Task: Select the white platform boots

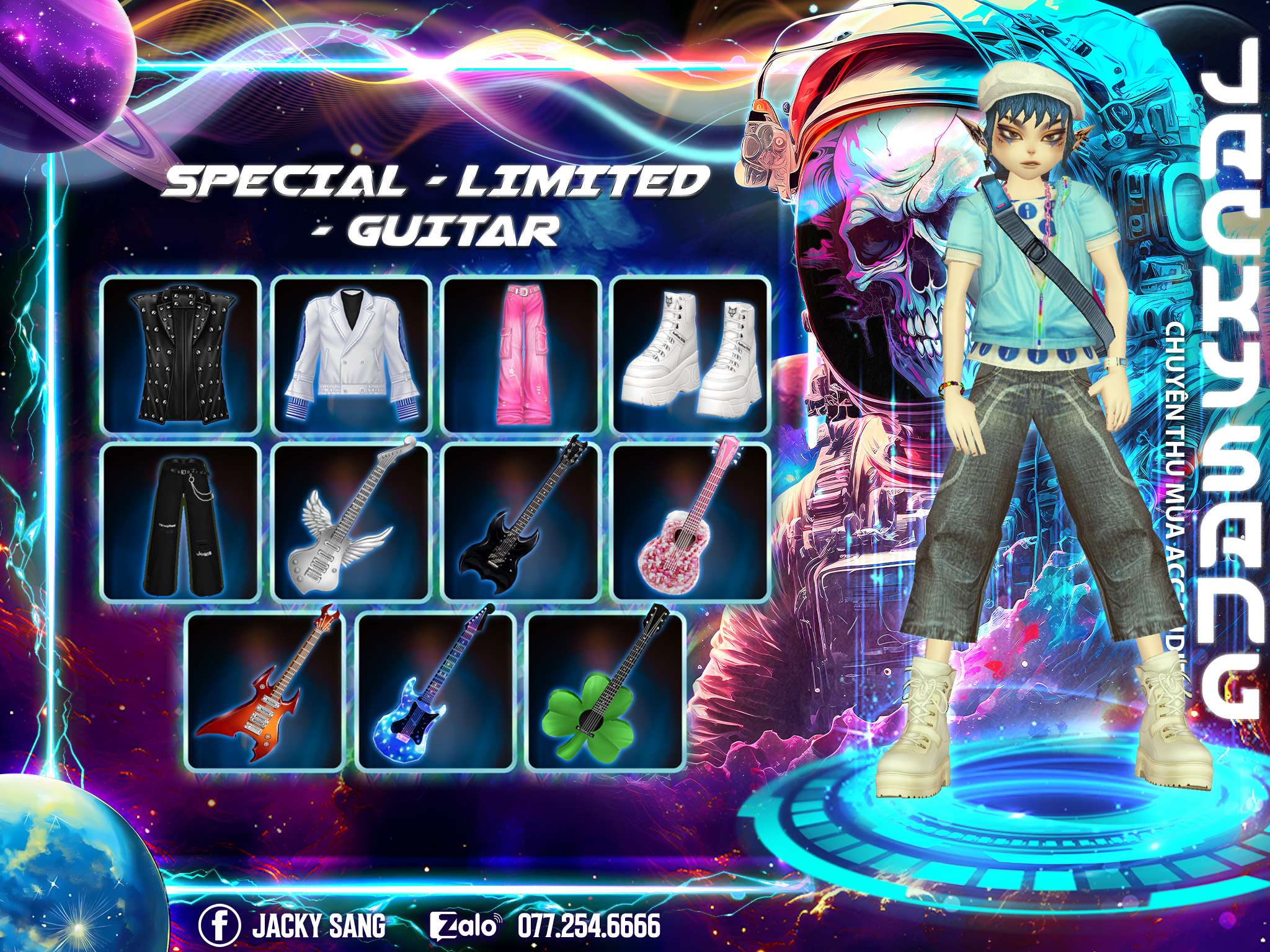Action: click(691, 356)
